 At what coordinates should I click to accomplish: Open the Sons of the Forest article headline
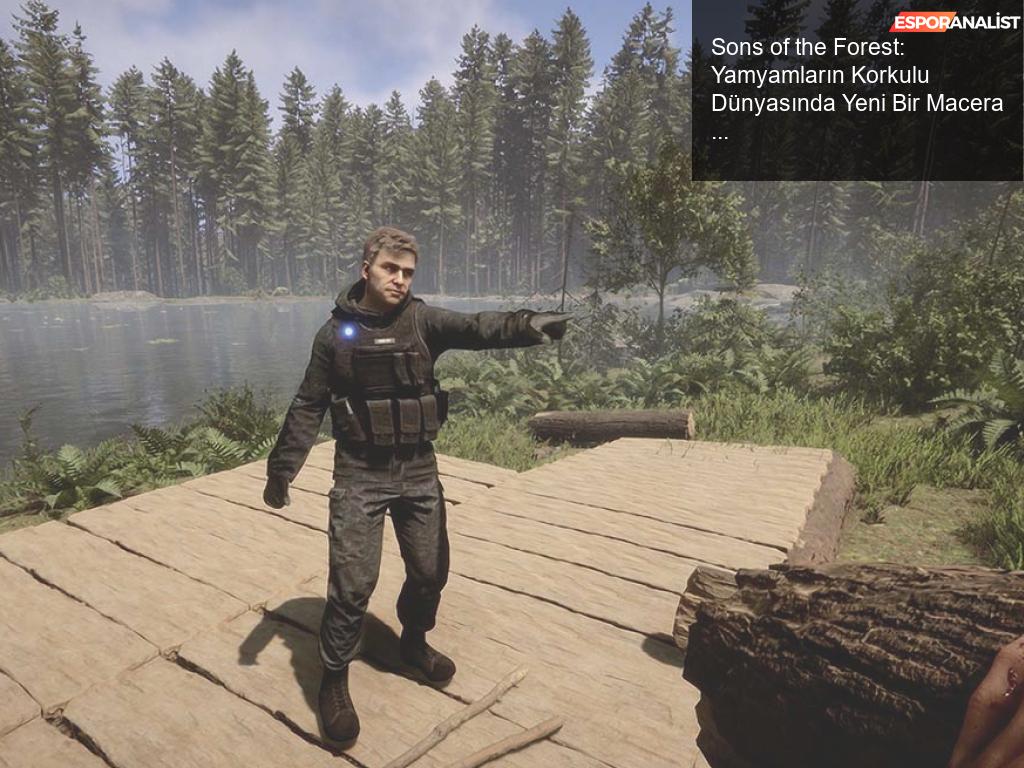[856, 89]
